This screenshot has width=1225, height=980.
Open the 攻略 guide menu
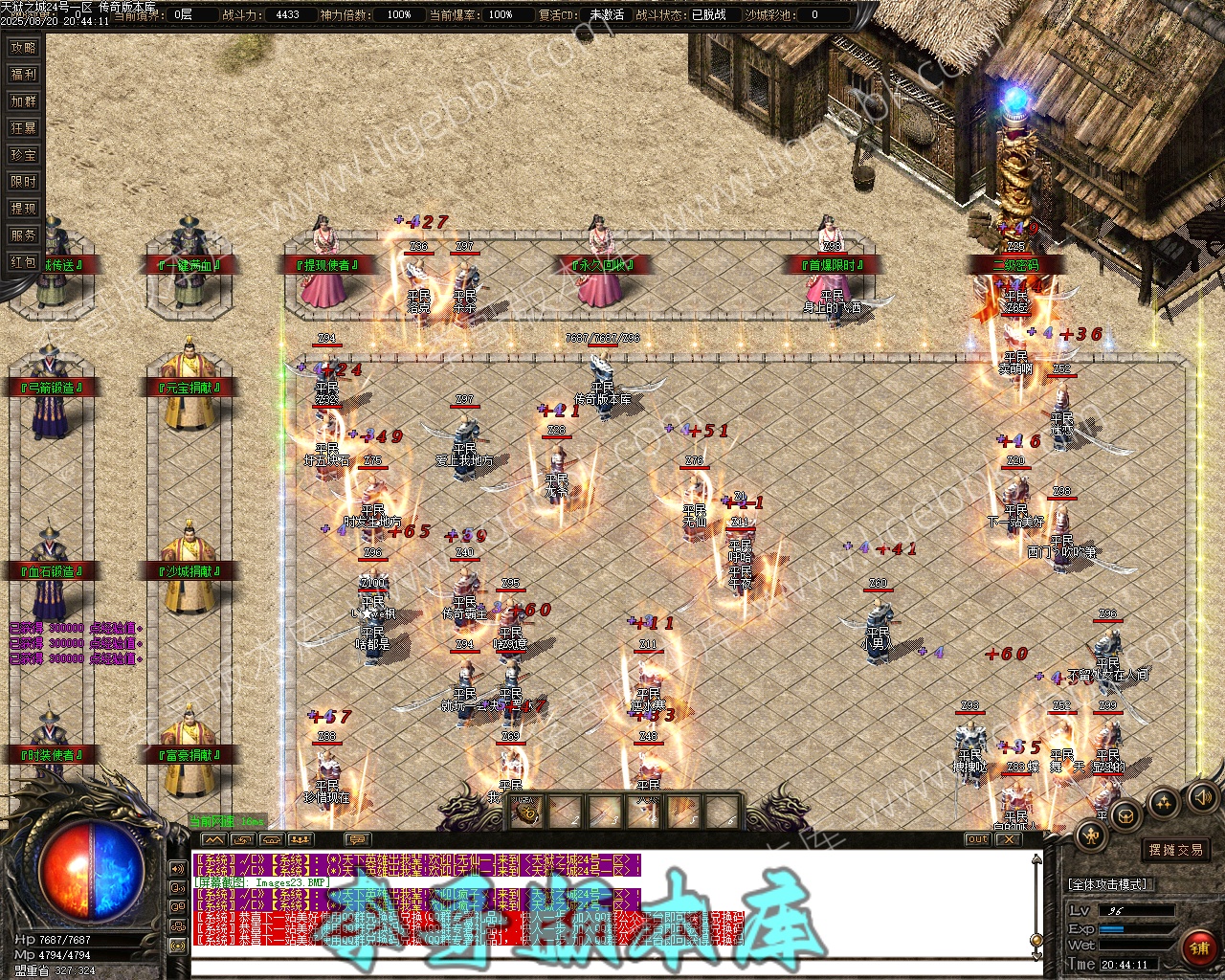(x=23, y=47)
